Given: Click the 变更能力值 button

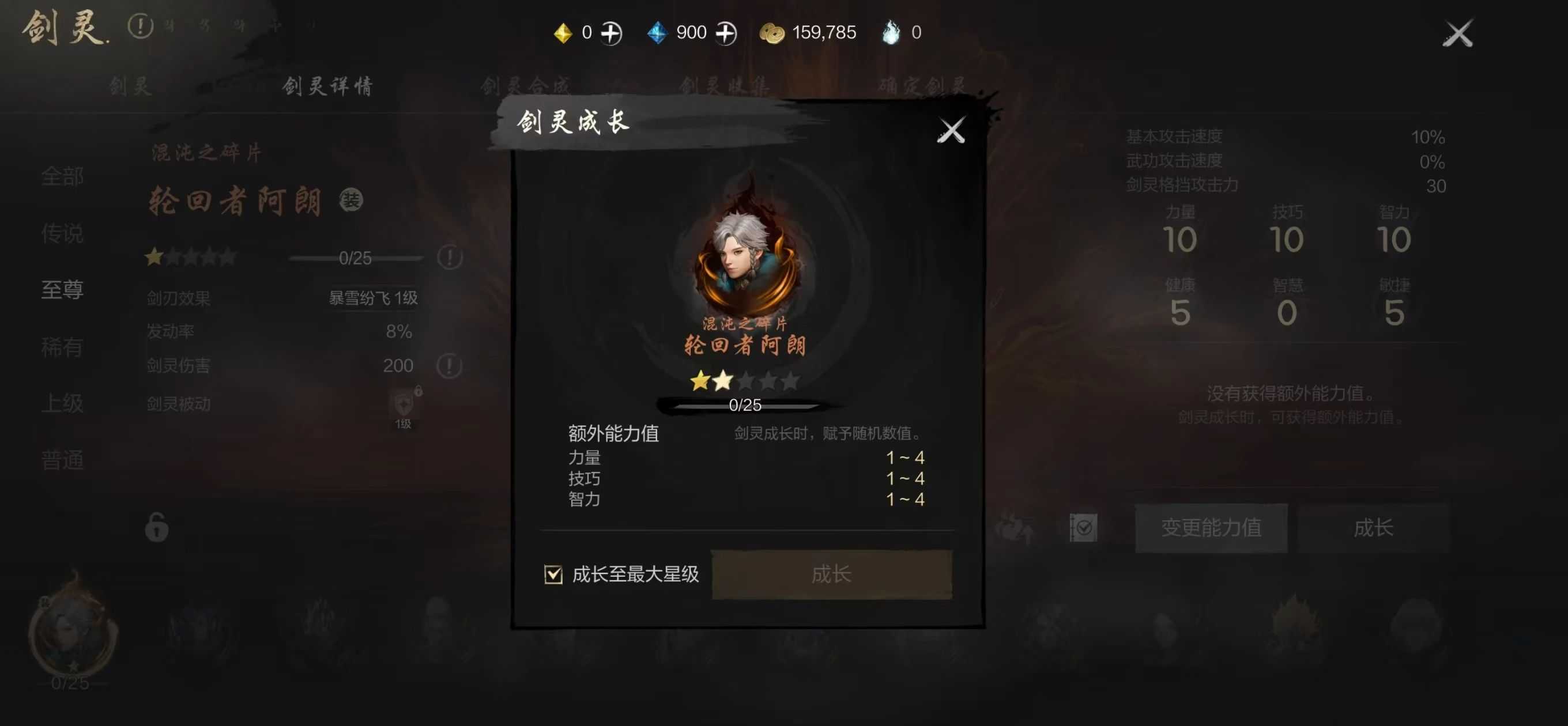Looking at the screenshot, I should [x=1211, y=528].
